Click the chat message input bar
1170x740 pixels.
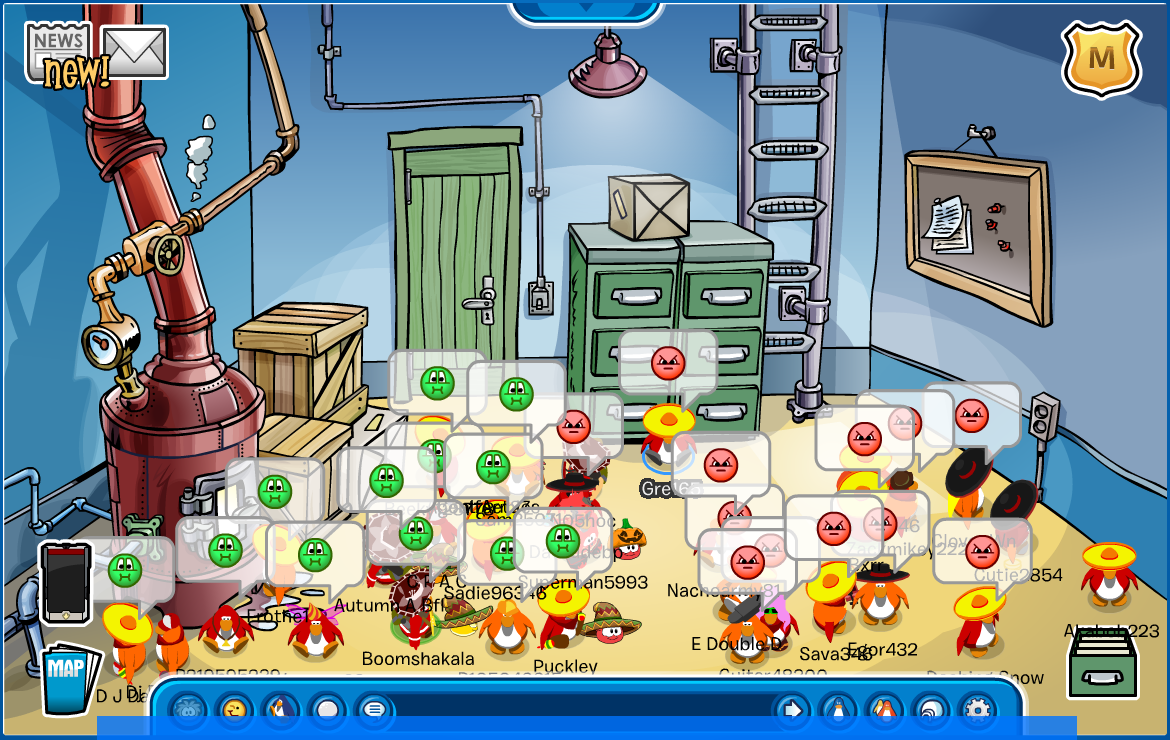(580, 710)
